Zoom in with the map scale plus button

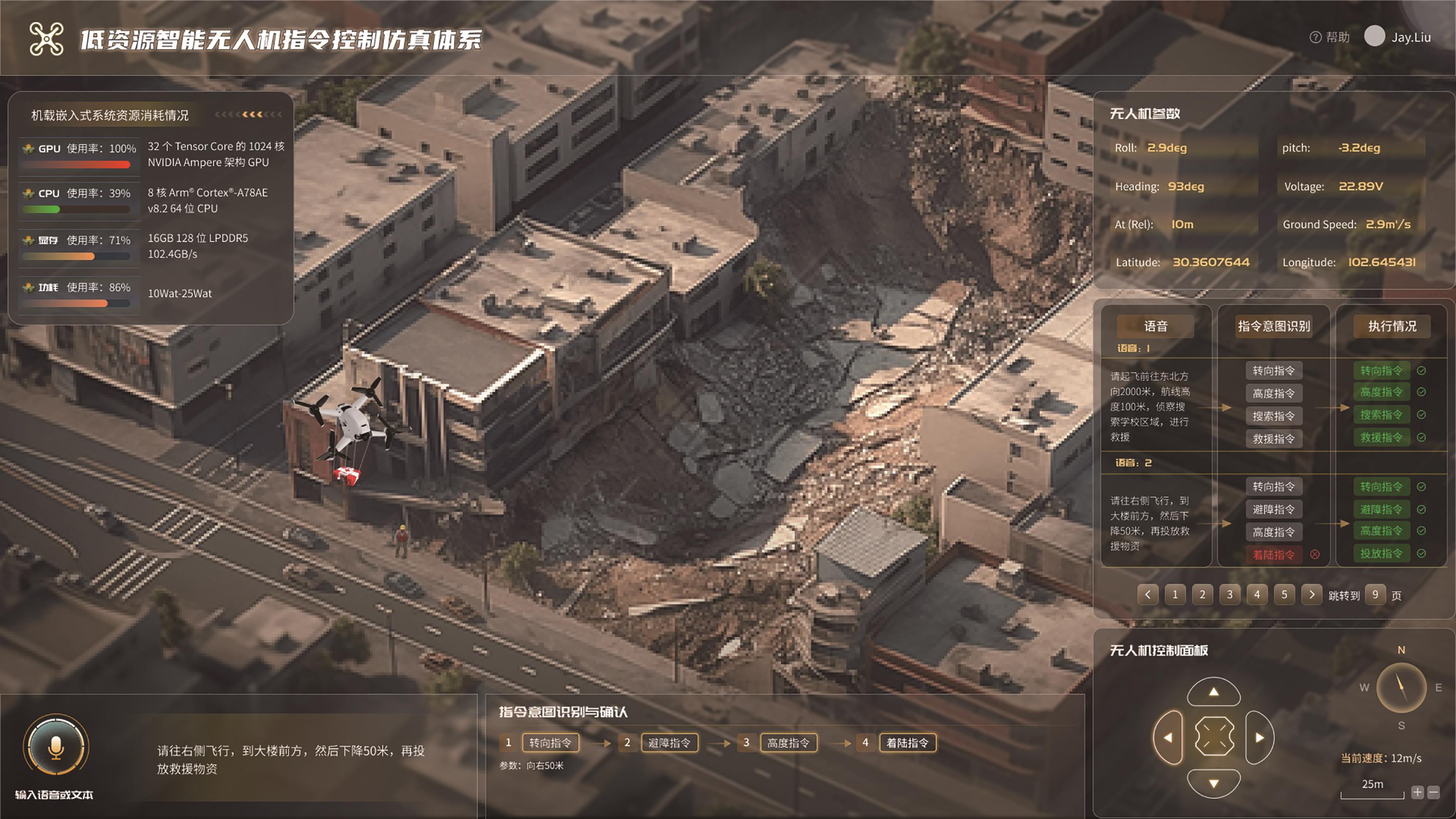click(x=1417, y=792)
